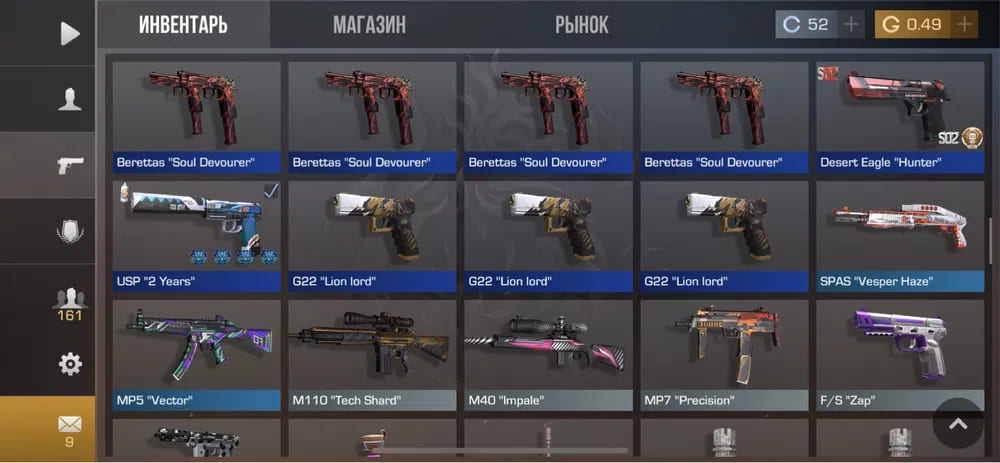Image resolution: width=1000 pixels, height=463 pixels.
Task: Open the mail inbox
Action: pos(69,428)
